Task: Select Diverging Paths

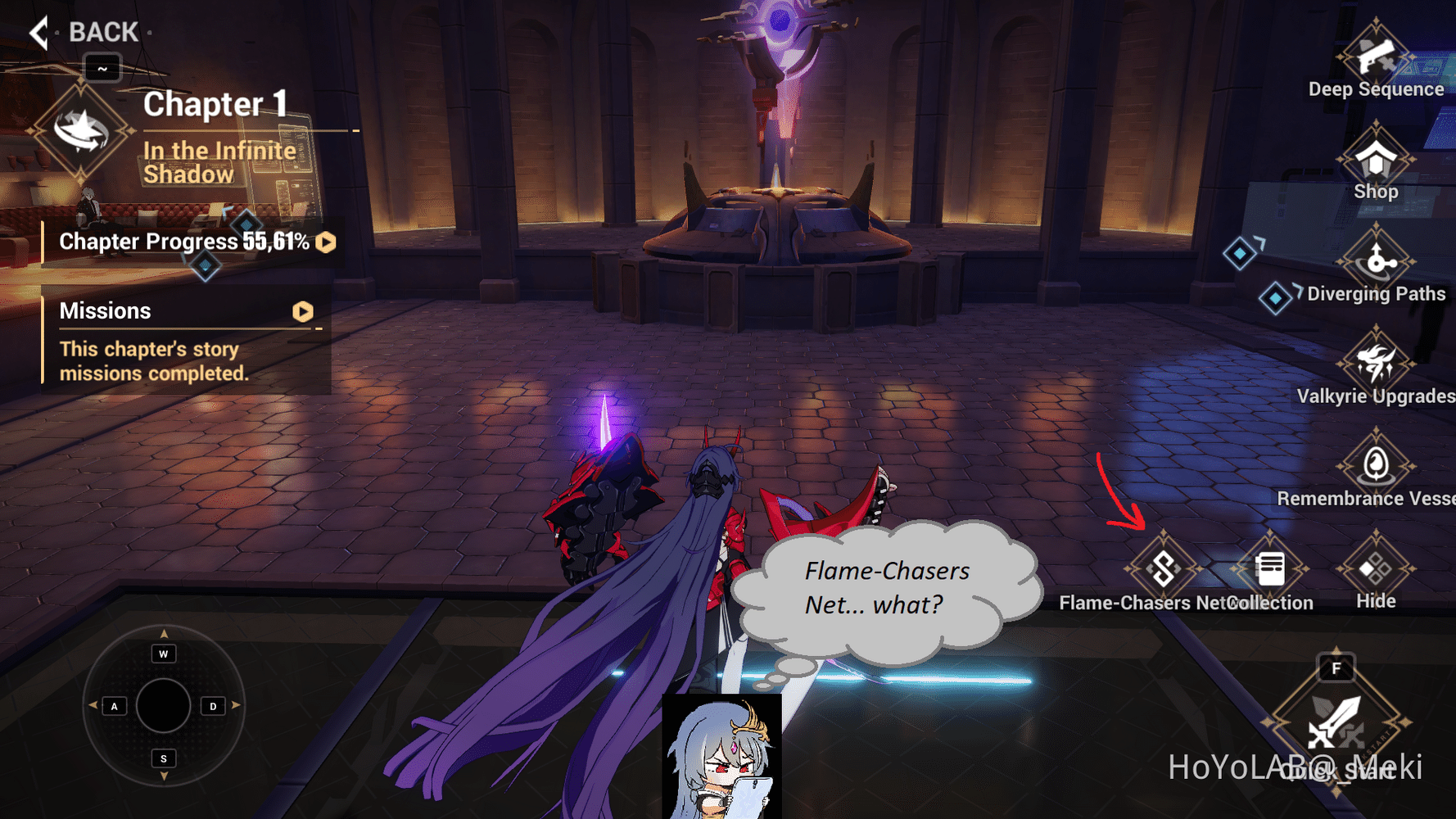Action: [1374, 262]
